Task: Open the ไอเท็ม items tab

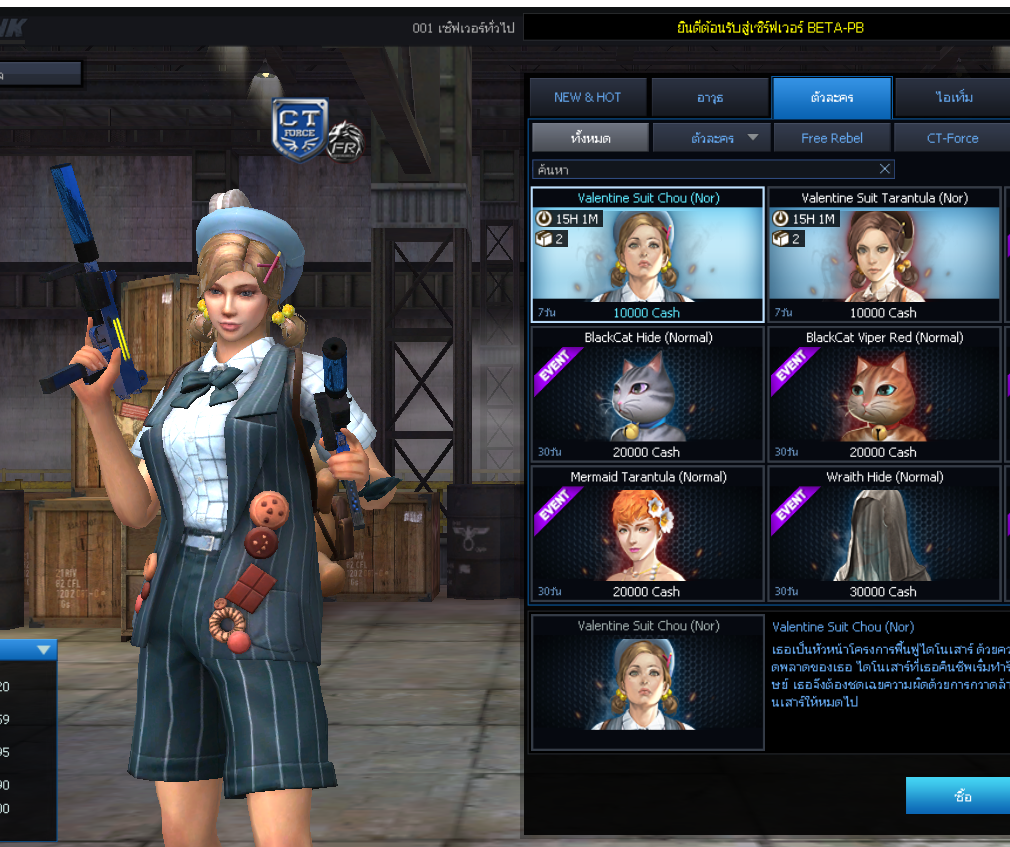Action: pyautogui.click(x=953, y=98)
